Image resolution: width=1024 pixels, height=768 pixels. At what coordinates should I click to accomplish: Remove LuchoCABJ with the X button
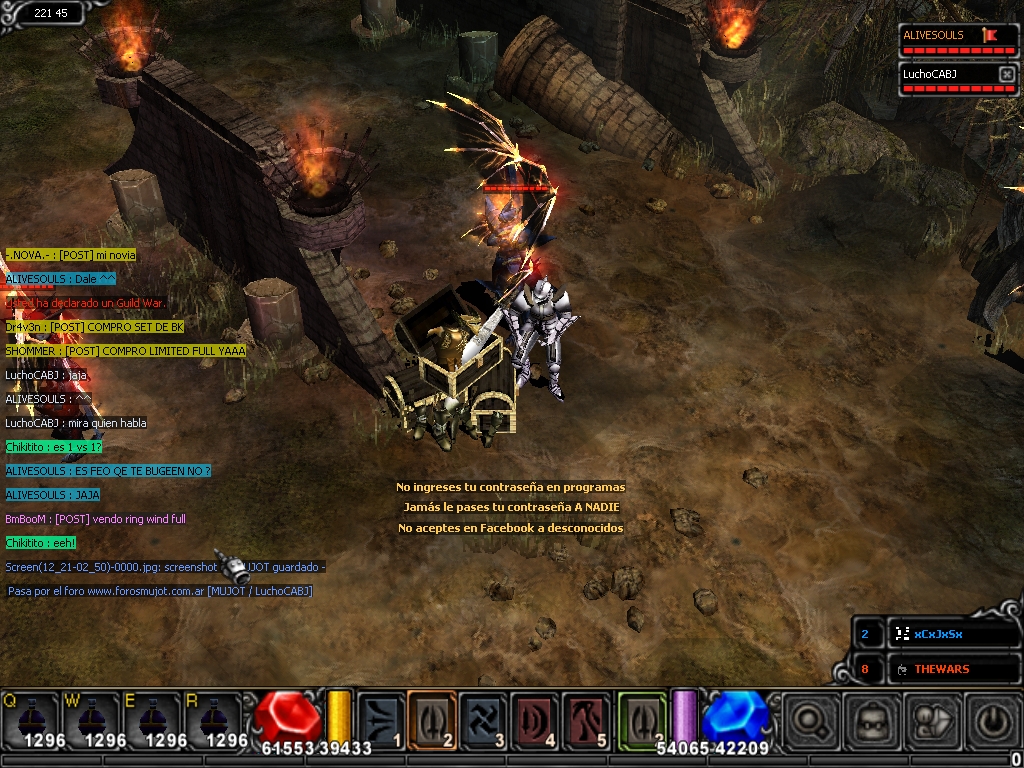[1006, 74]
